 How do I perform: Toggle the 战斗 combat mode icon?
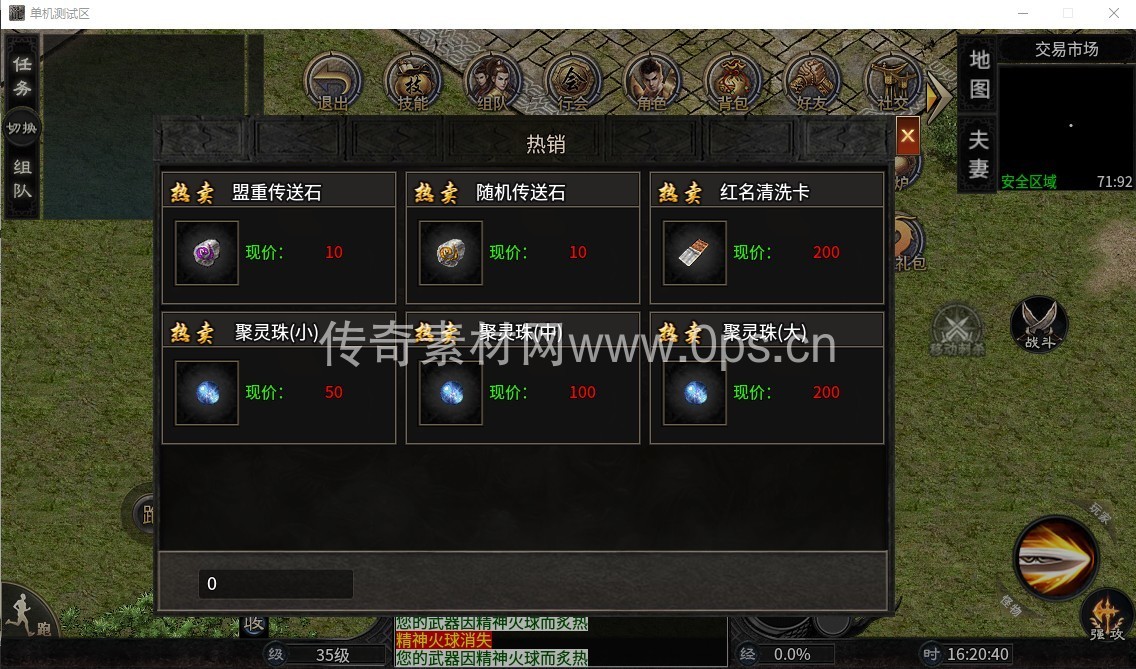(1039, 324)
